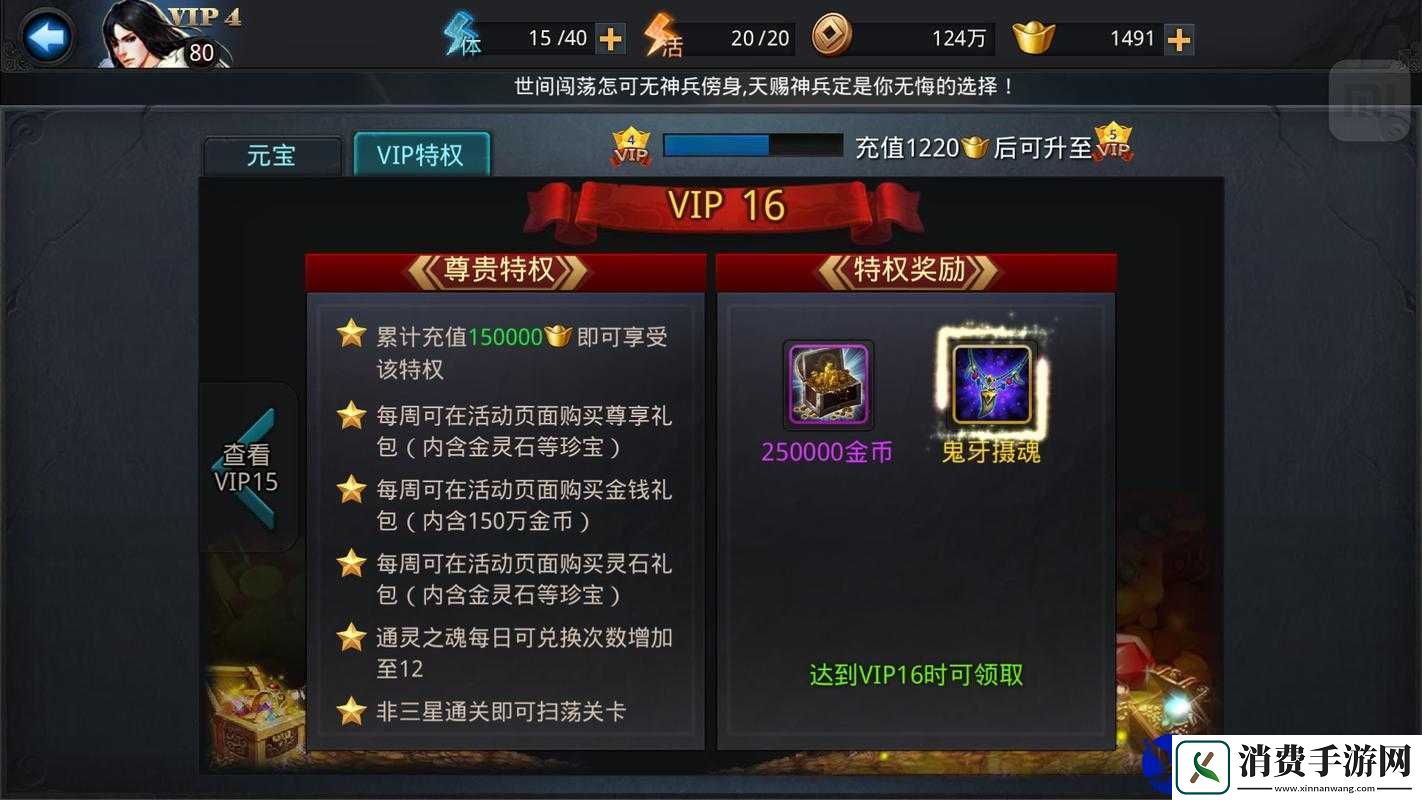Open the 250000金币 treasure chest reward
This screenshot has height=800, width=1422.
coord(828,386)
